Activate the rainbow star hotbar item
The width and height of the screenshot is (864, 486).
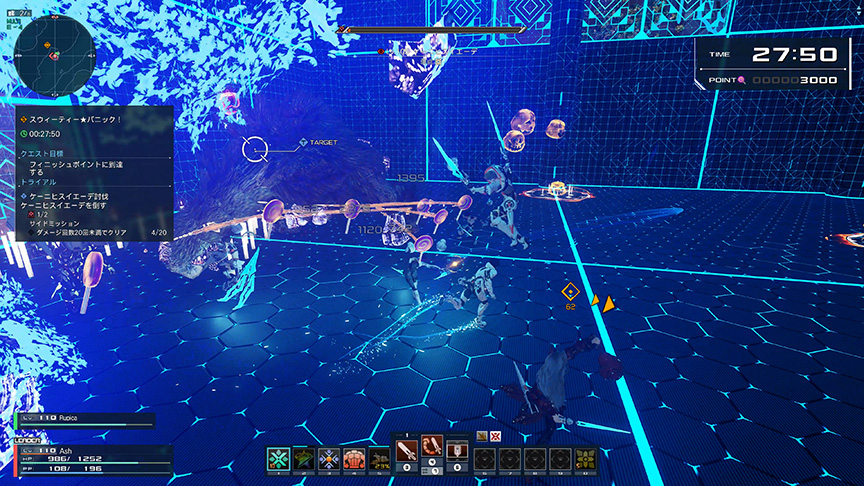304,459
